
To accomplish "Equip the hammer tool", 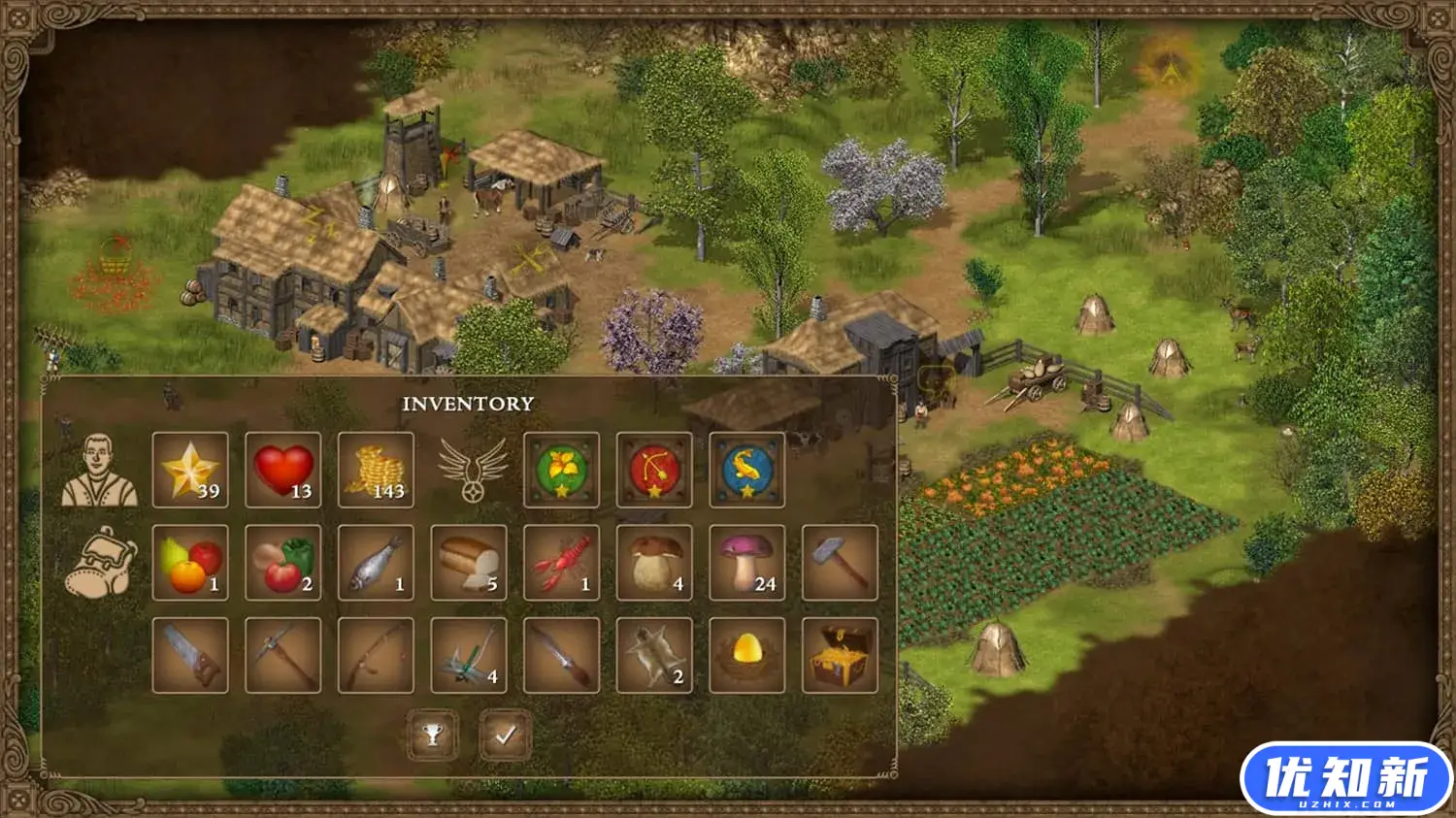I will point(840,563).
